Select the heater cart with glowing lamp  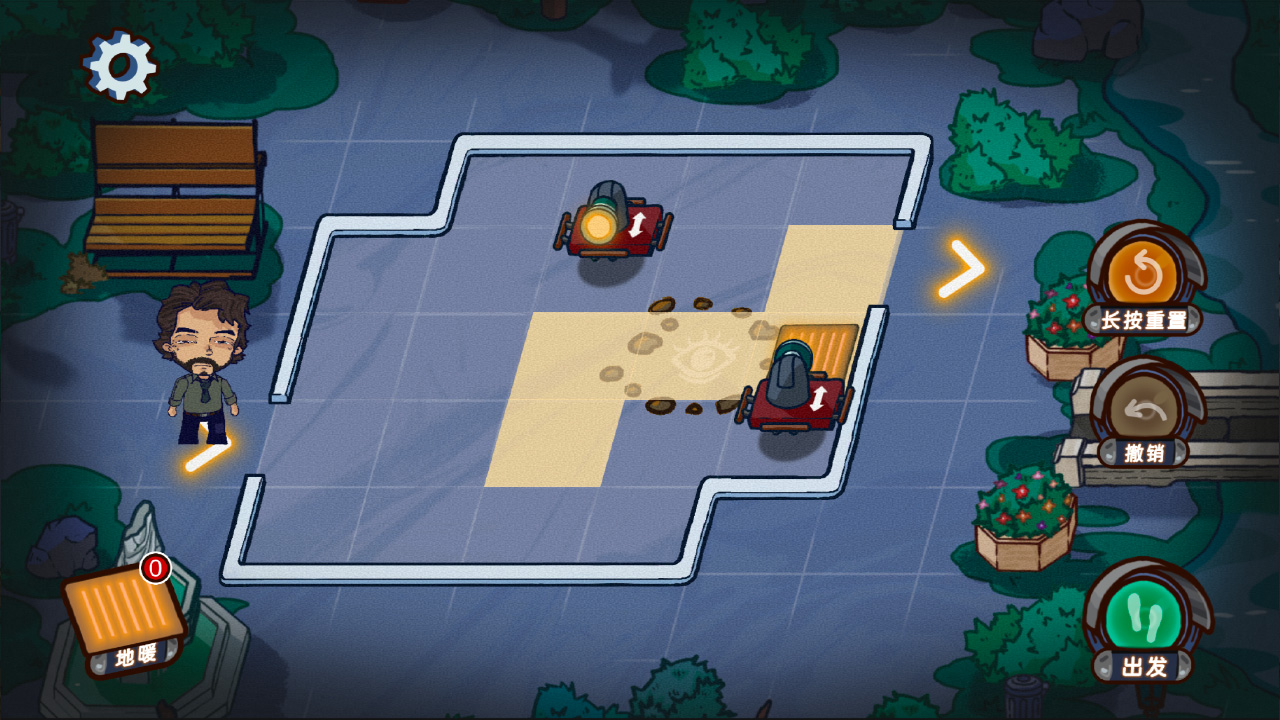point(612,225)
